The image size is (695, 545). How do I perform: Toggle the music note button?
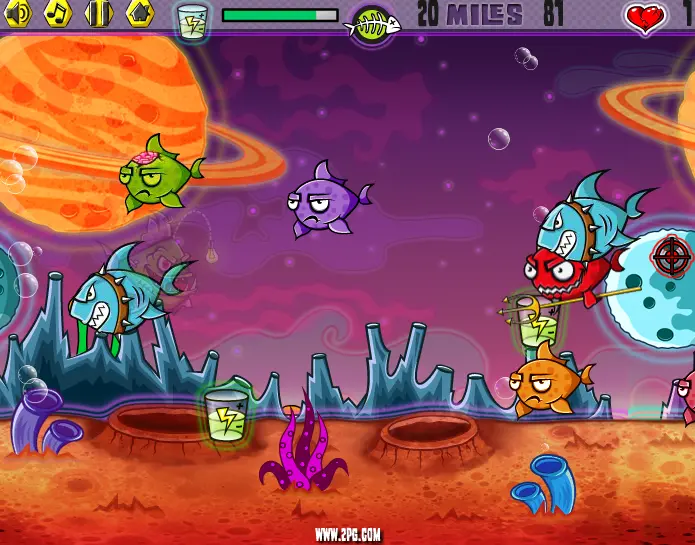59,12
